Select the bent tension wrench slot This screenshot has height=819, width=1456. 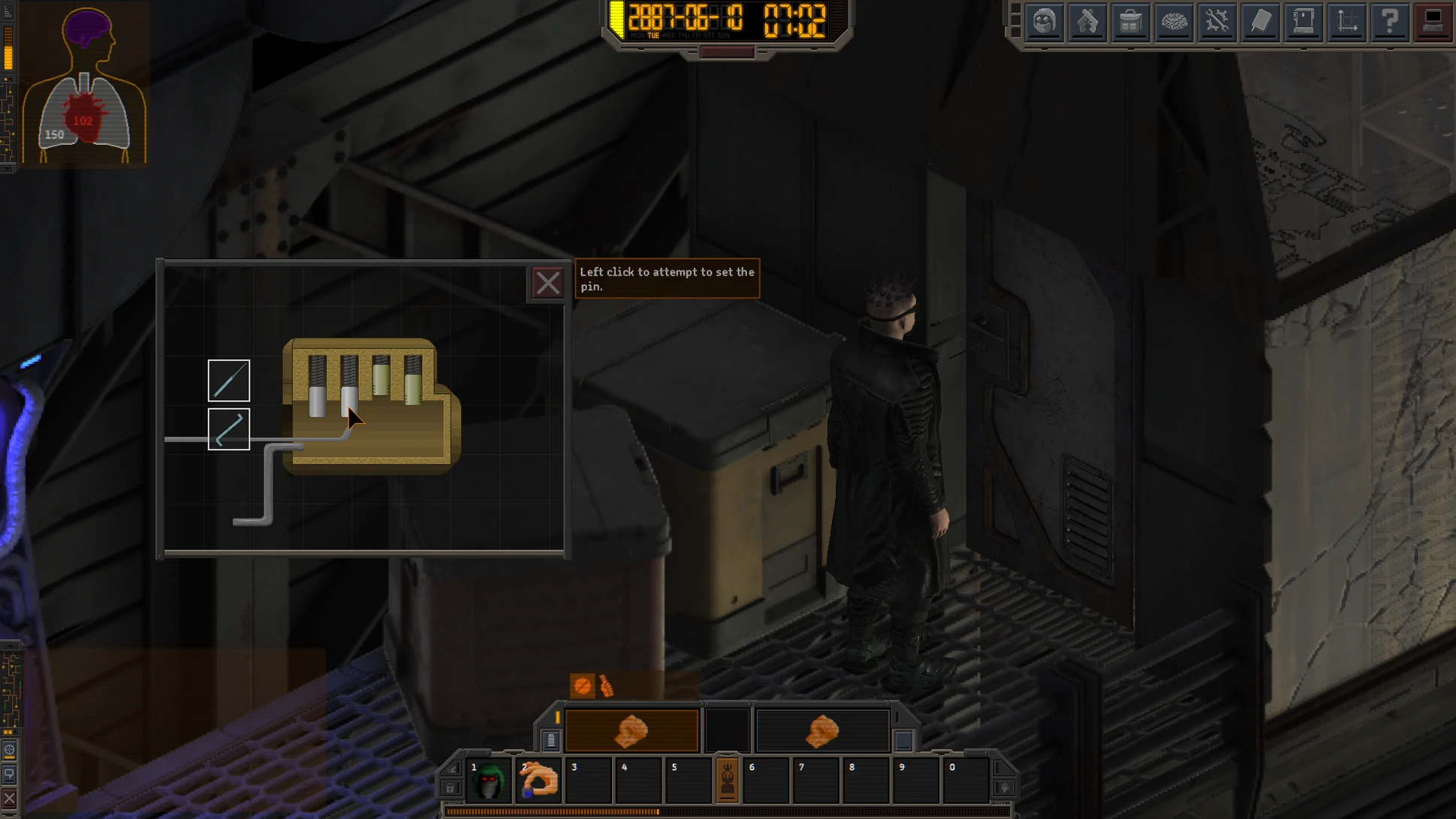coord(228,429)
